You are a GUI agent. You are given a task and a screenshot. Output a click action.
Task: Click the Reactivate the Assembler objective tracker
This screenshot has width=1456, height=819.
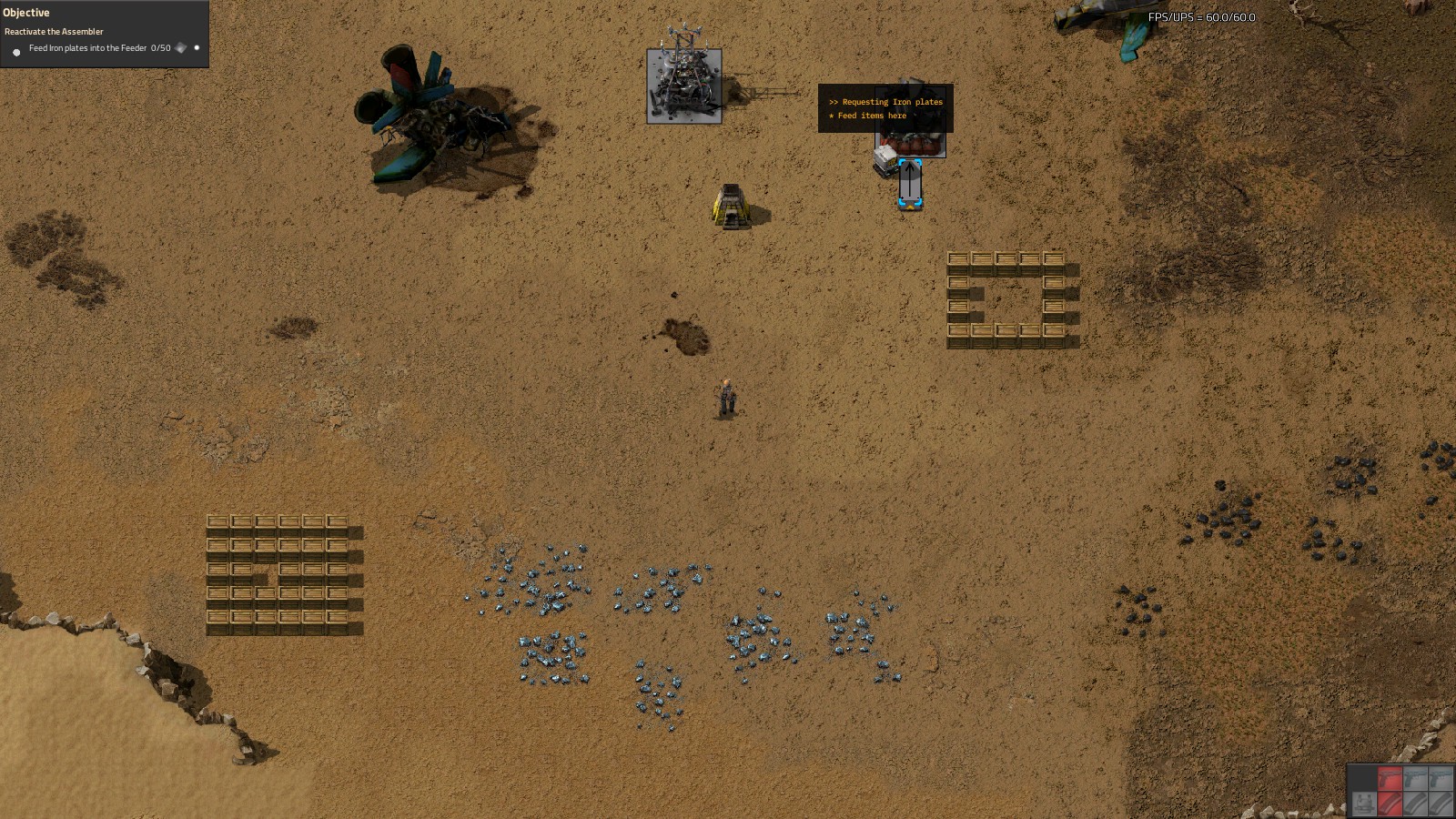54,32
